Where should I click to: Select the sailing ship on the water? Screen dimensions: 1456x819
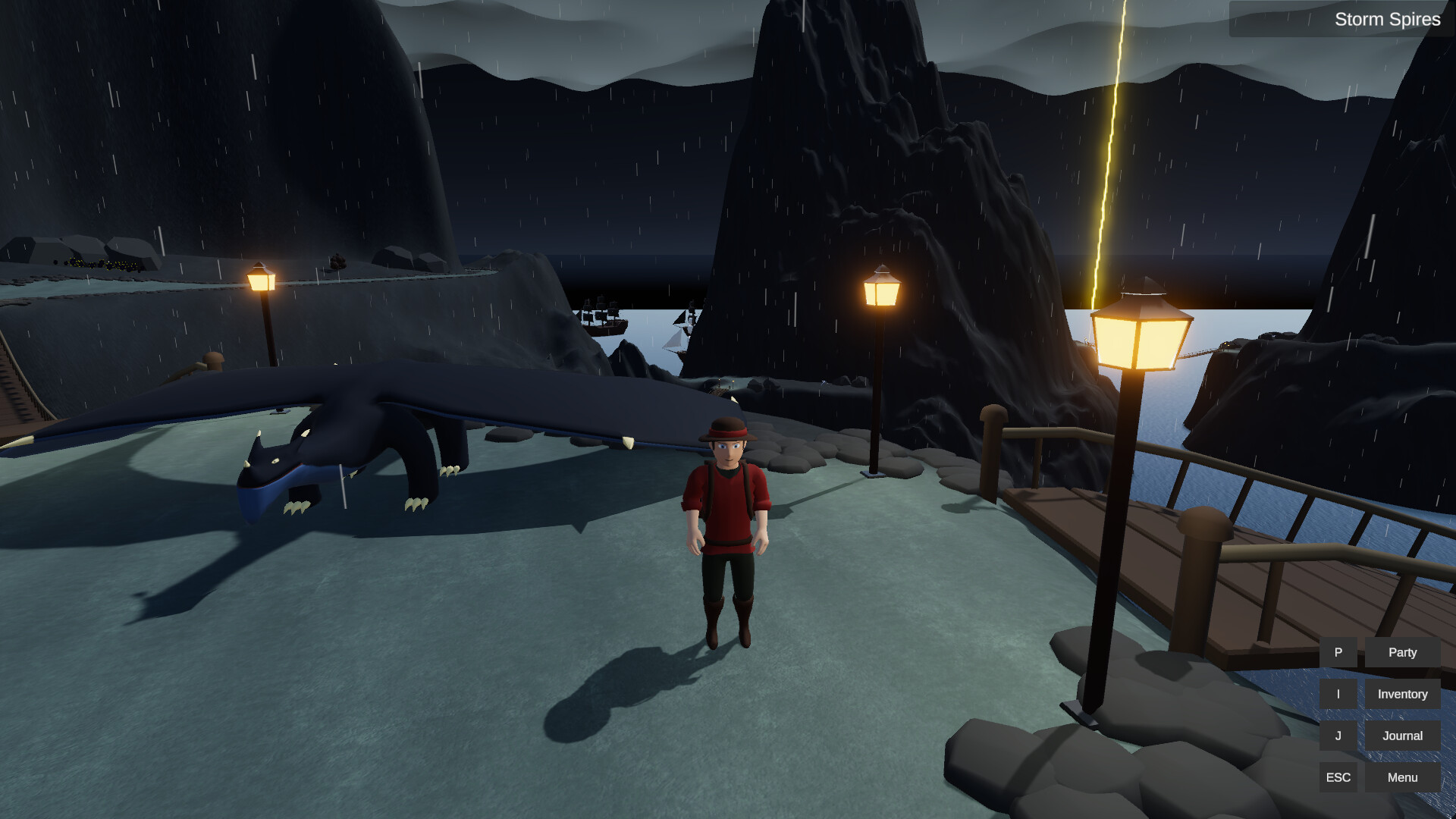pos(603,318)
